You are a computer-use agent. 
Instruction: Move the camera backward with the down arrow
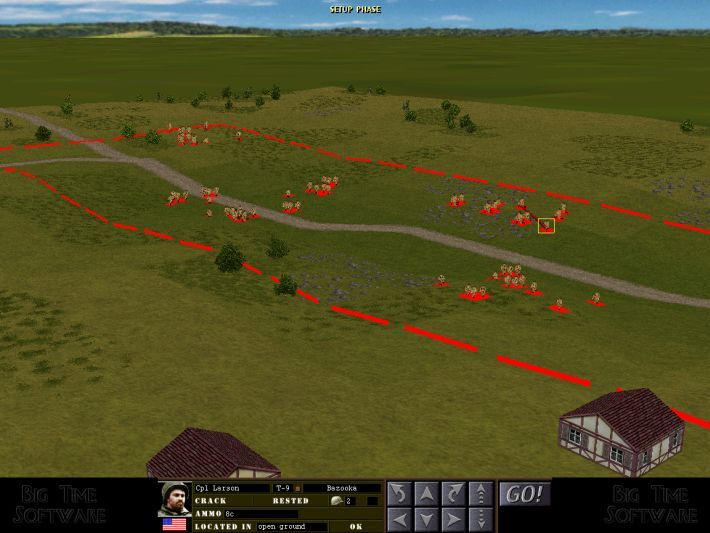(x=426, y=519)
